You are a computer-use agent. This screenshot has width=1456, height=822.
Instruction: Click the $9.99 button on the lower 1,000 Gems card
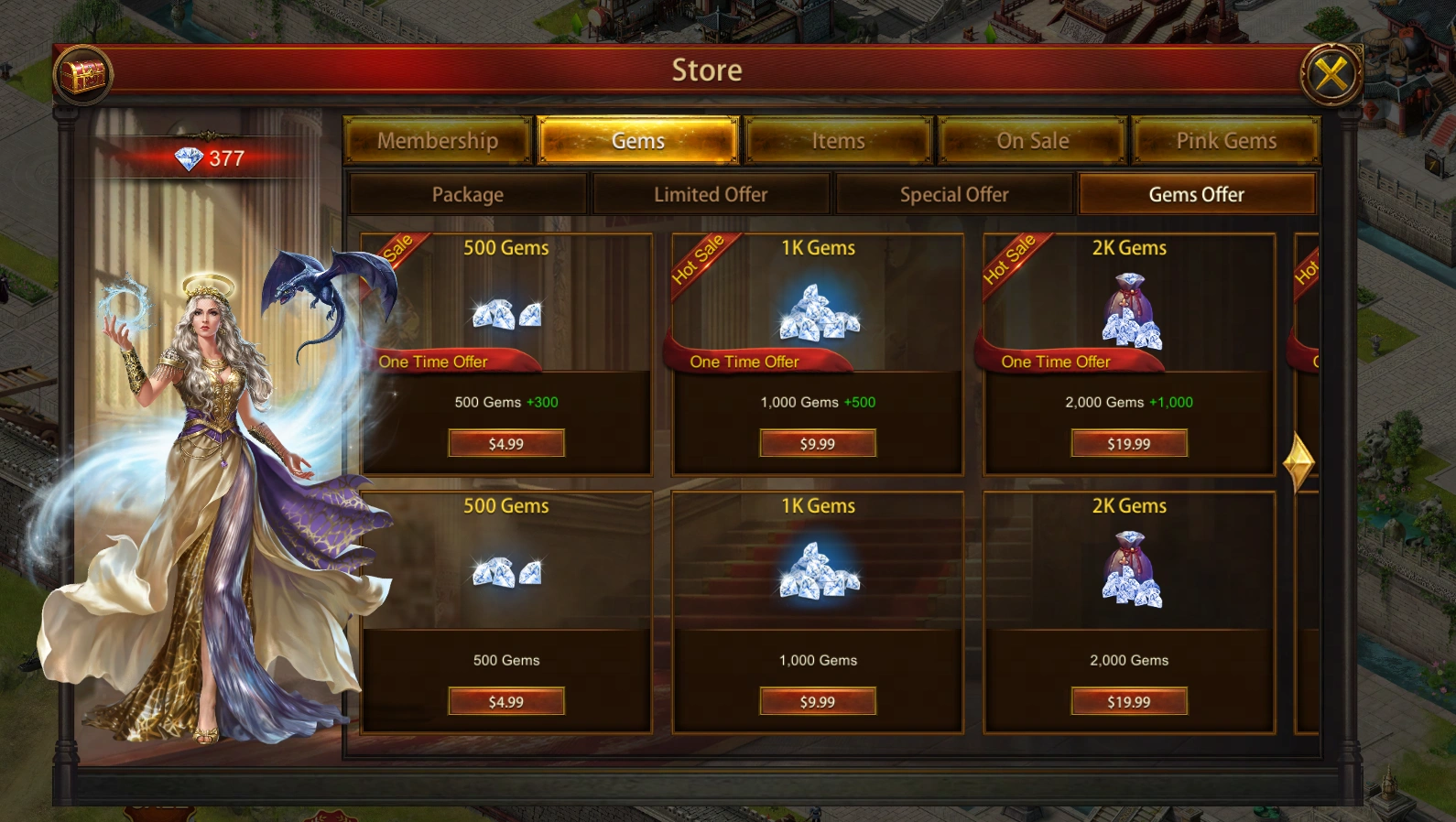(x=816, y=701)
